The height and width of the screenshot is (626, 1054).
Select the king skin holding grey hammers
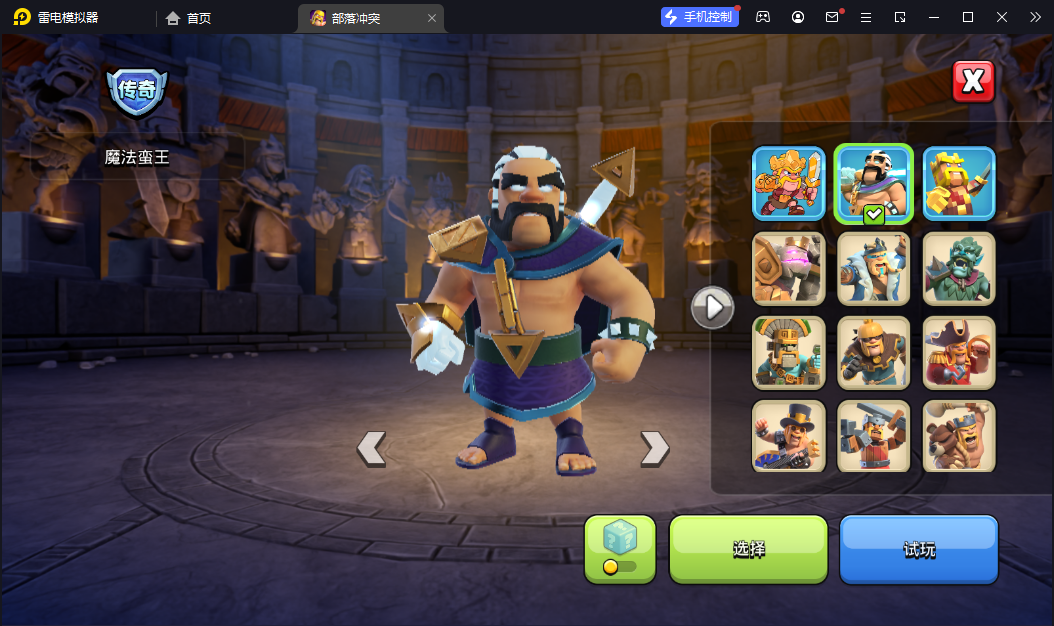point(874,436)
